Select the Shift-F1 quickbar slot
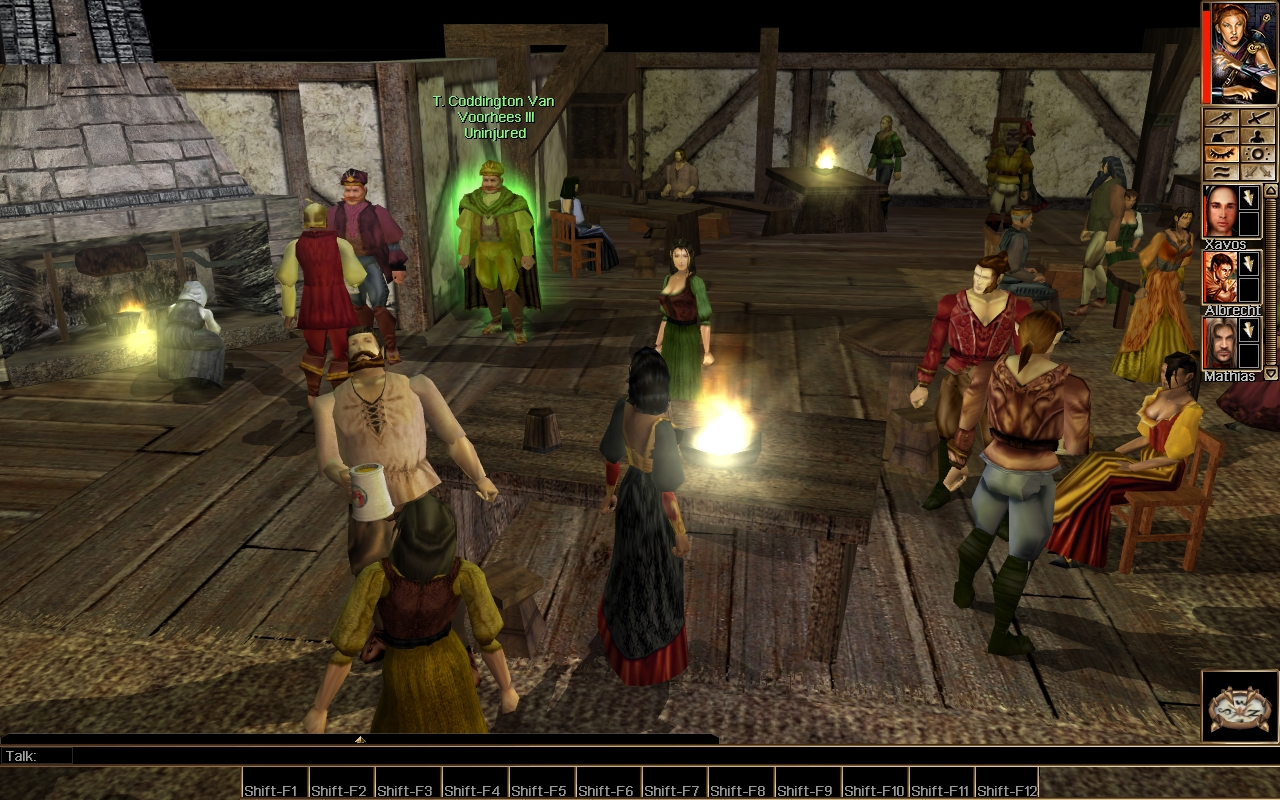The height and width of the screenshot is (800, 1280). point(275,783)
